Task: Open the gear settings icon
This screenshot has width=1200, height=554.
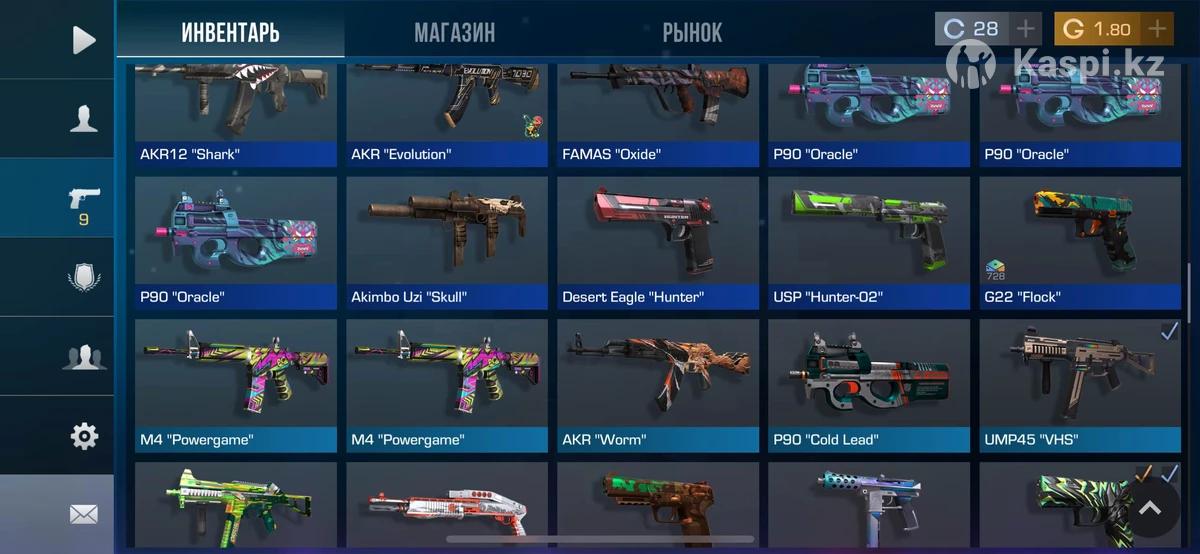Action: 84,436
